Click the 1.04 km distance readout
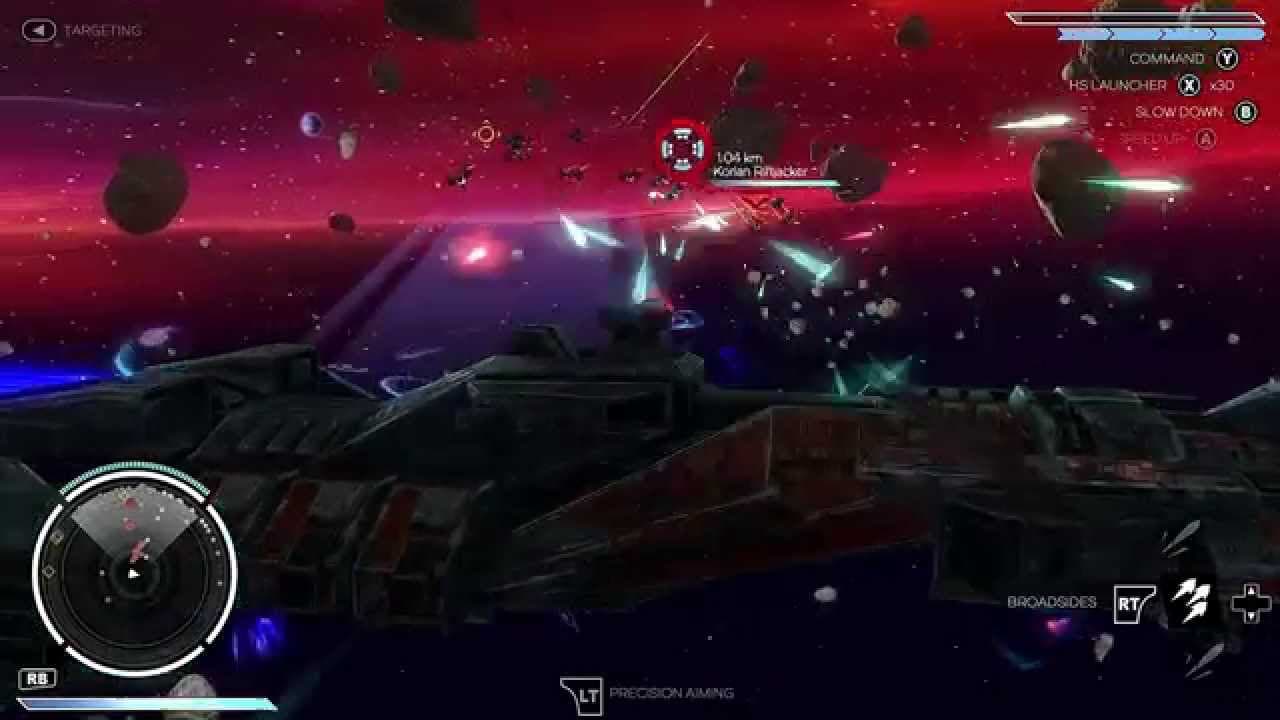The height and width of the screenshot is (720, 1280). click(x=737, y=155)
